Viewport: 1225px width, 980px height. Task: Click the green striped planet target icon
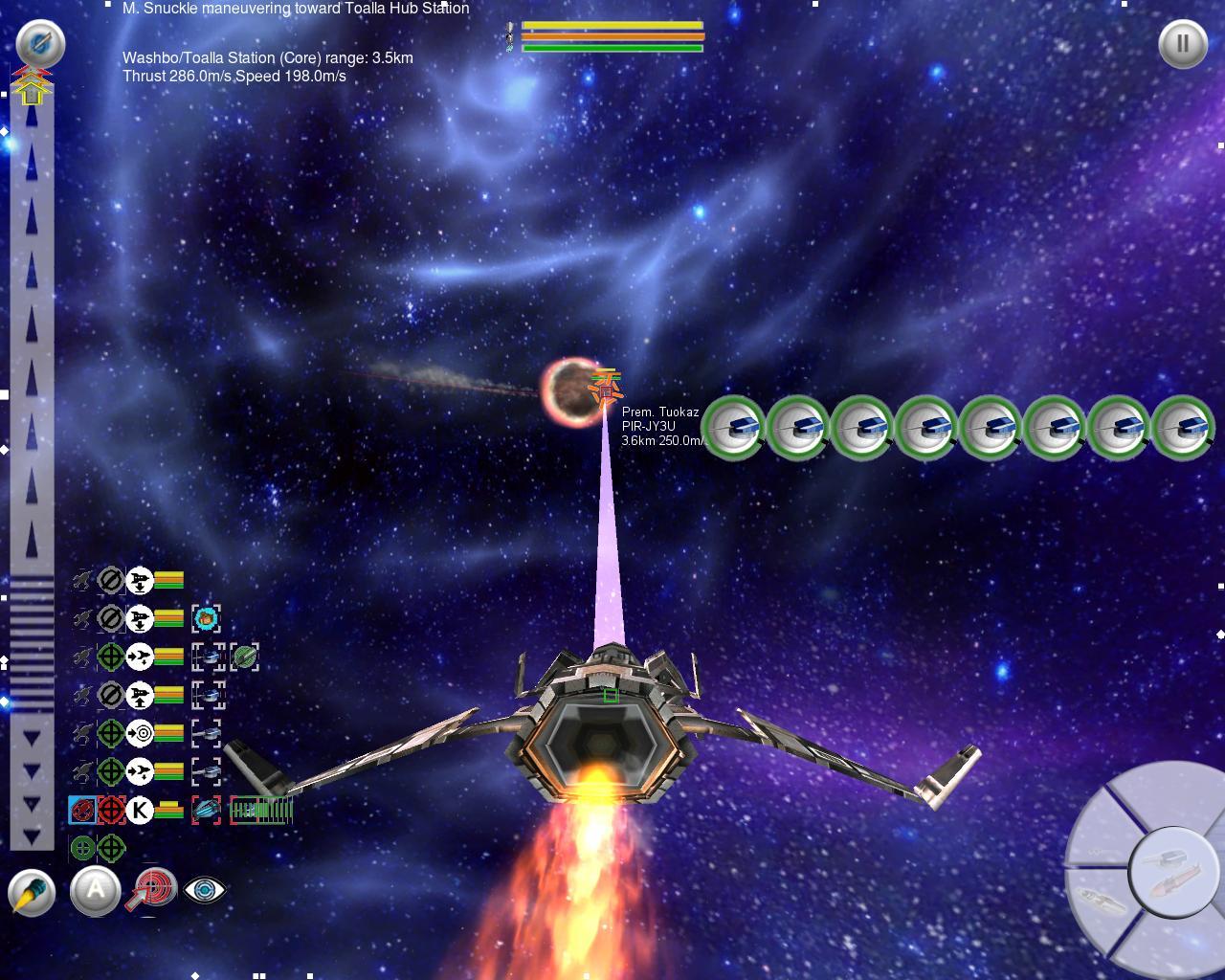pyautogui.click(x=244, y=657)
